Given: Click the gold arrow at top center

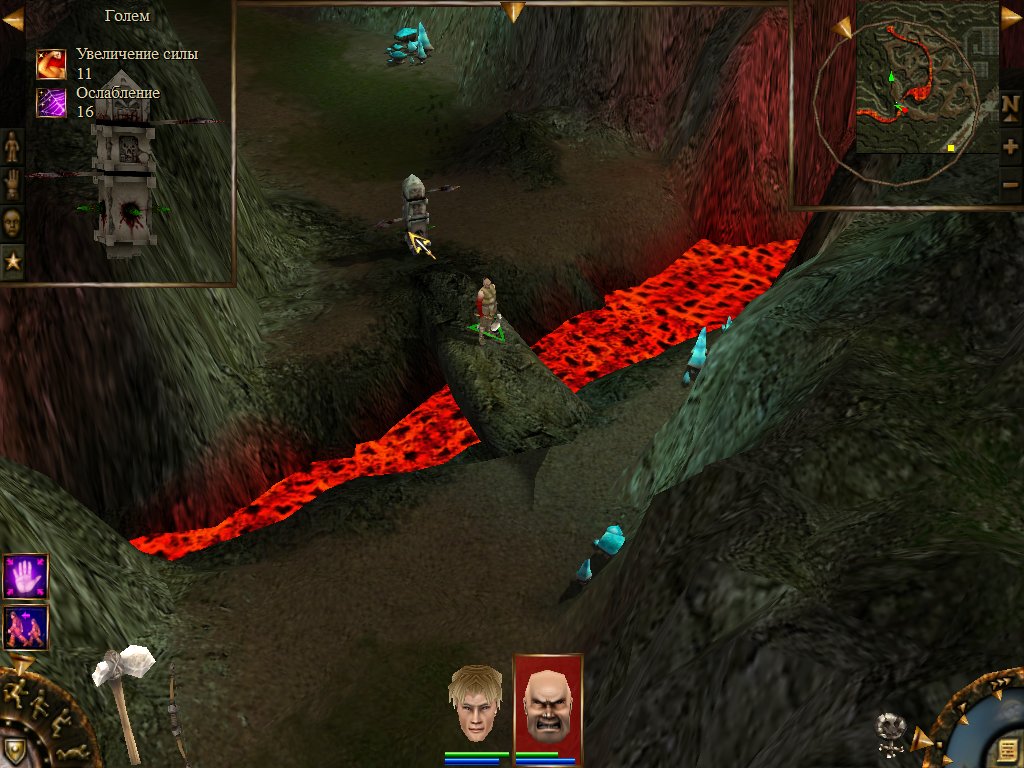Looking at the screenshot, I should click(513, 11).
